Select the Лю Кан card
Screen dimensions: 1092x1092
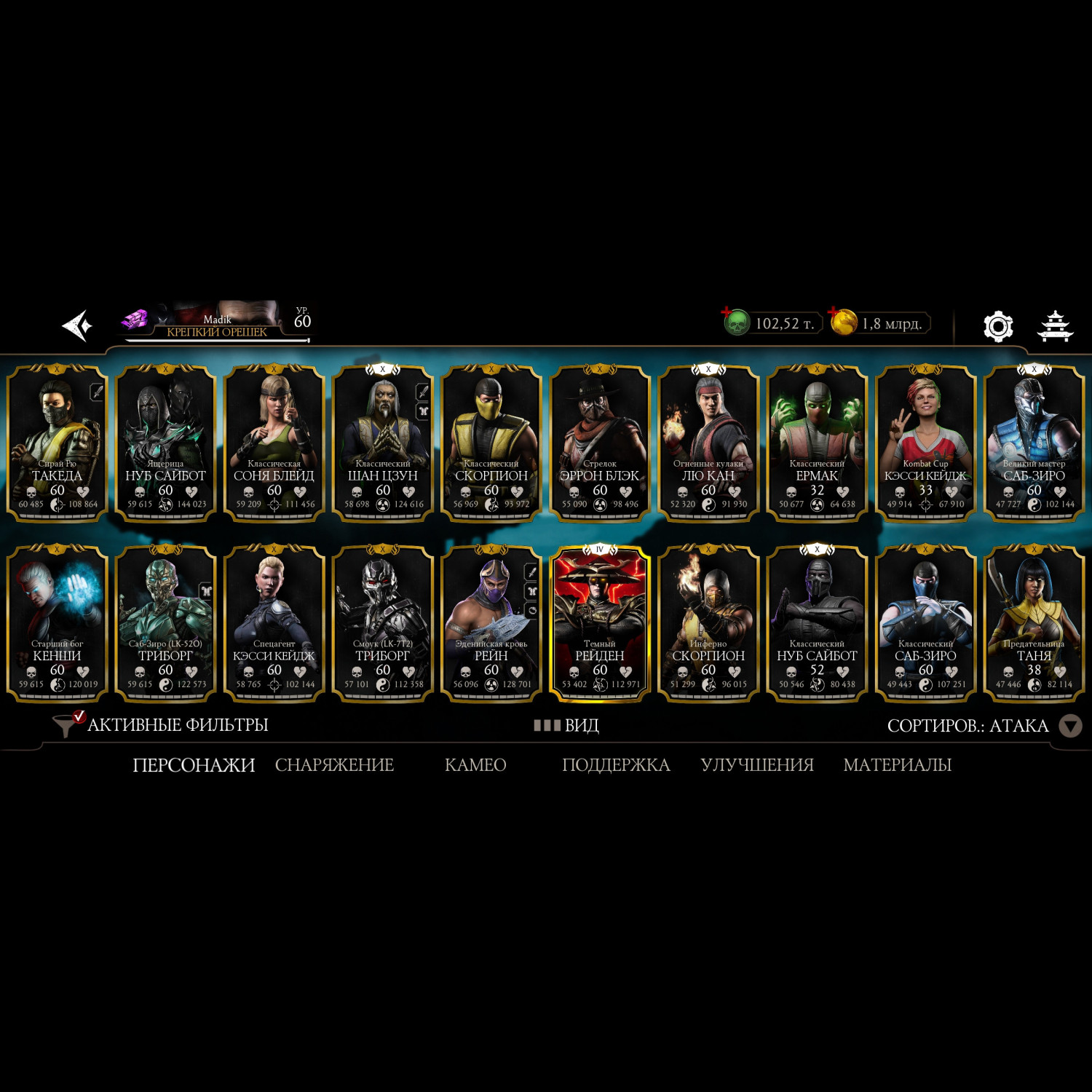point(708,443)
